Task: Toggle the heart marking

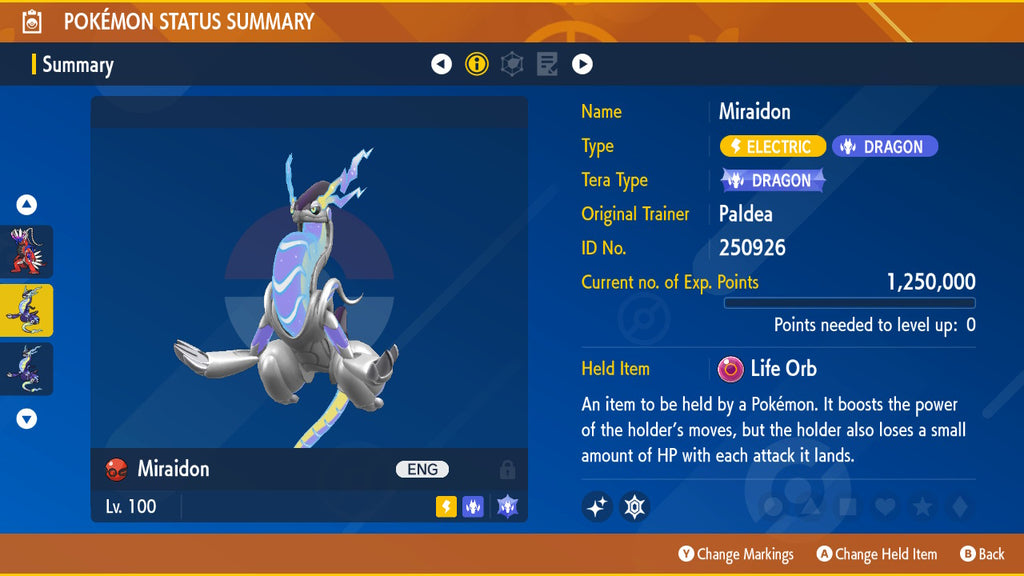Action: coord(884,507)
